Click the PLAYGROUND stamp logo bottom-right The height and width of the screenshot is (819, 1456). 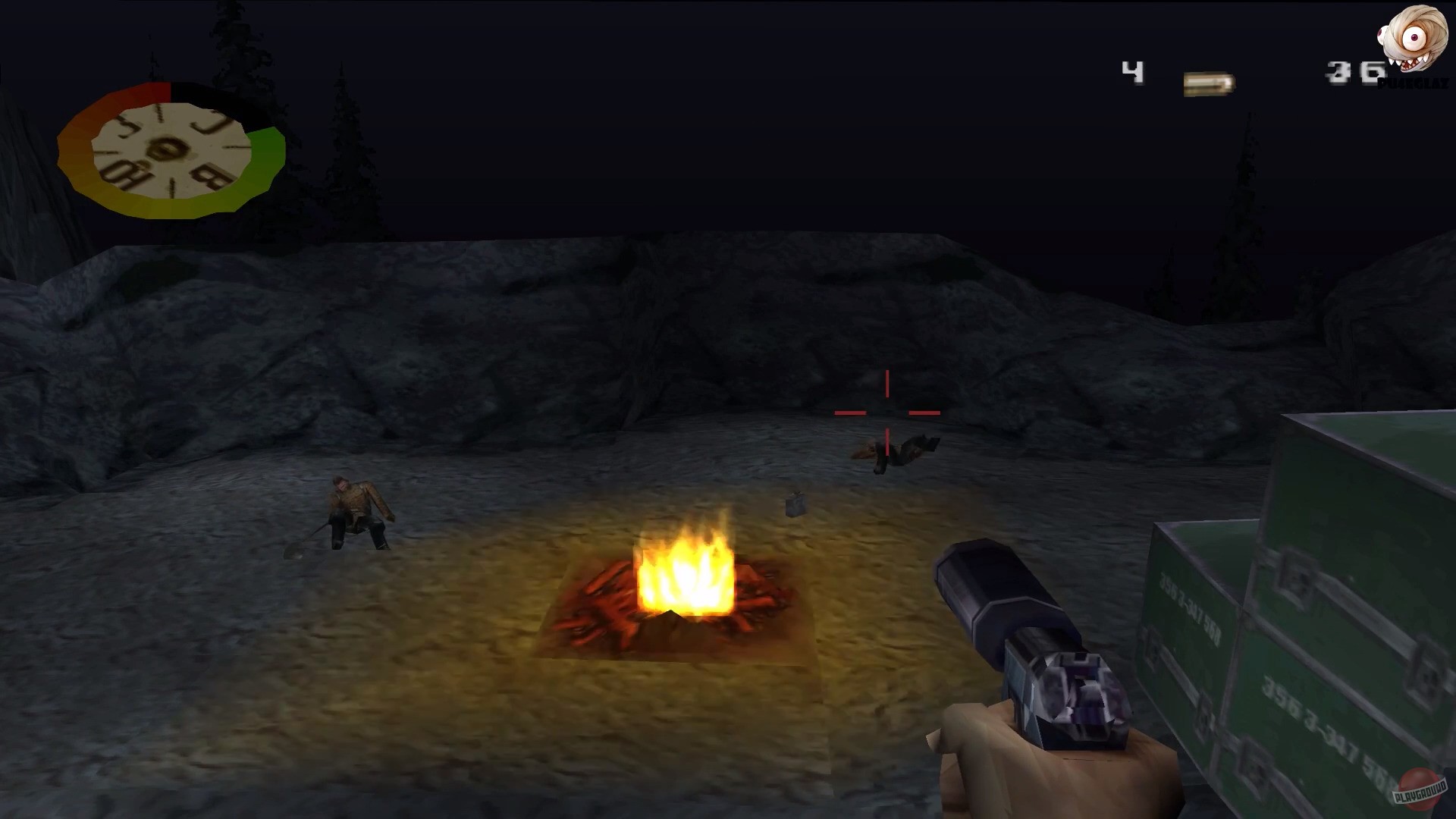[x=1420, y=790]
